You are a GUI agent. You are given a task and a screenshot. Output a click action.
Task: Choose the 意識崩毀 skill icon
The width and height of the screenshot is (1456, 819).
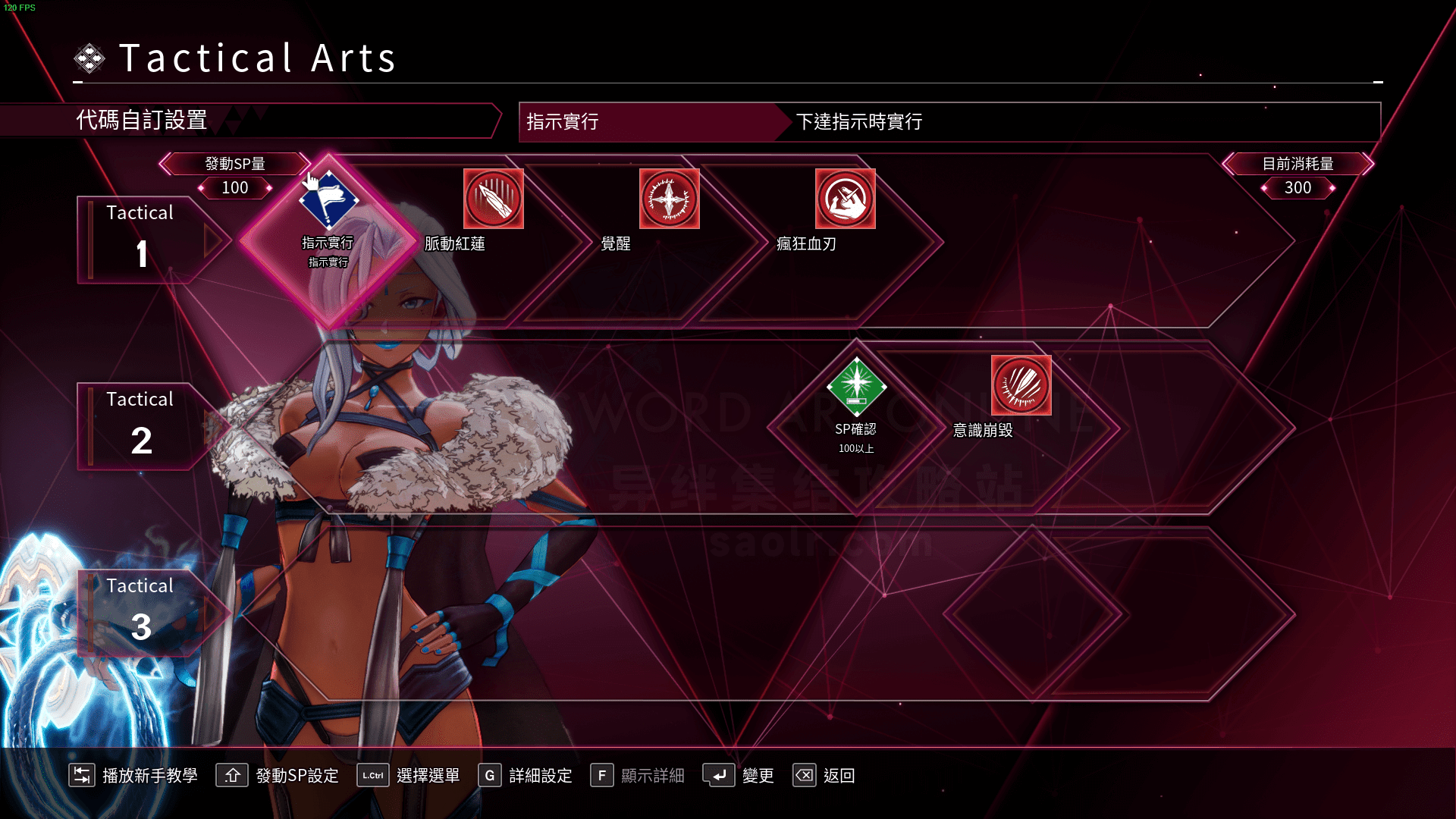(x=1021, y=385)
